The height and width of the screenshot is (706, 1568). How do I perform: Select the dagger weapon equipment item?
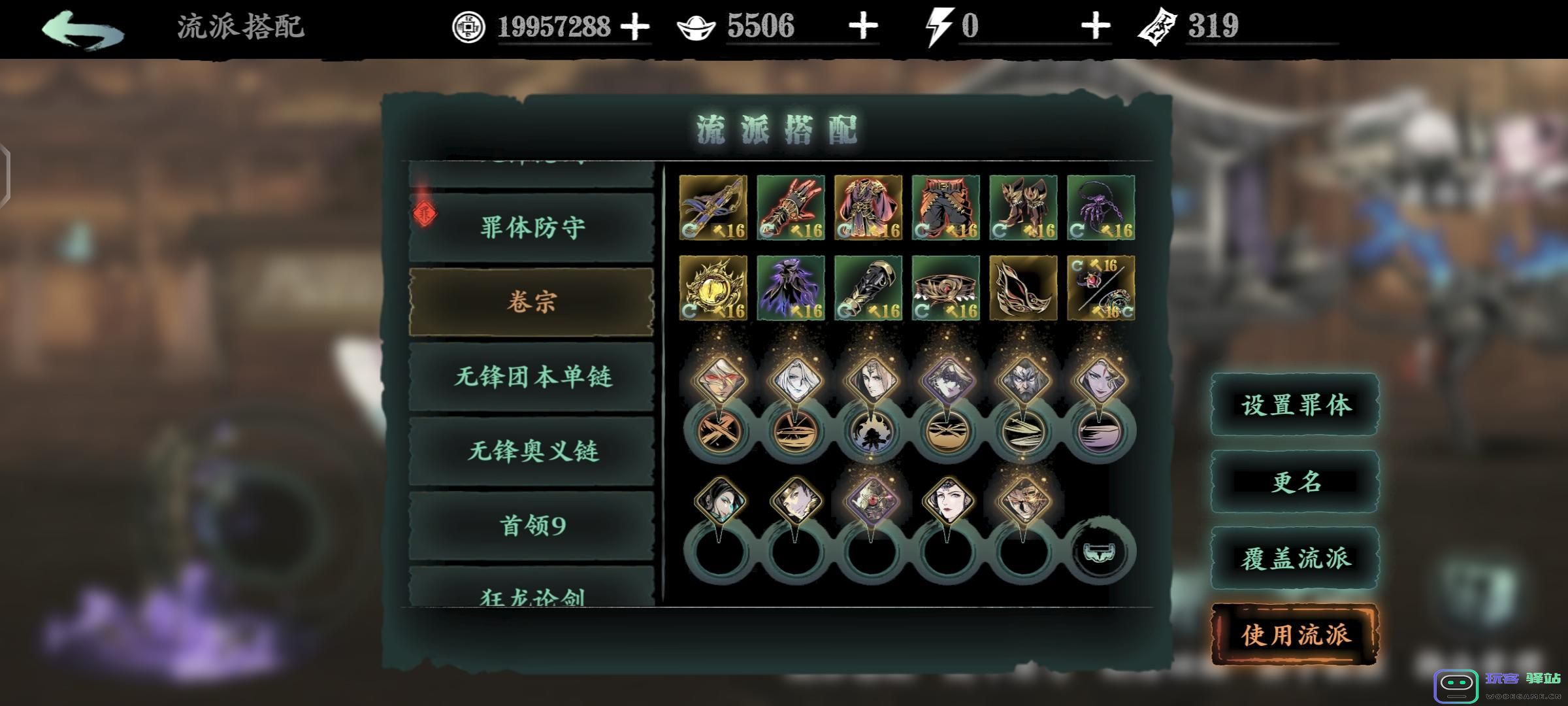(x=713, y=208)
